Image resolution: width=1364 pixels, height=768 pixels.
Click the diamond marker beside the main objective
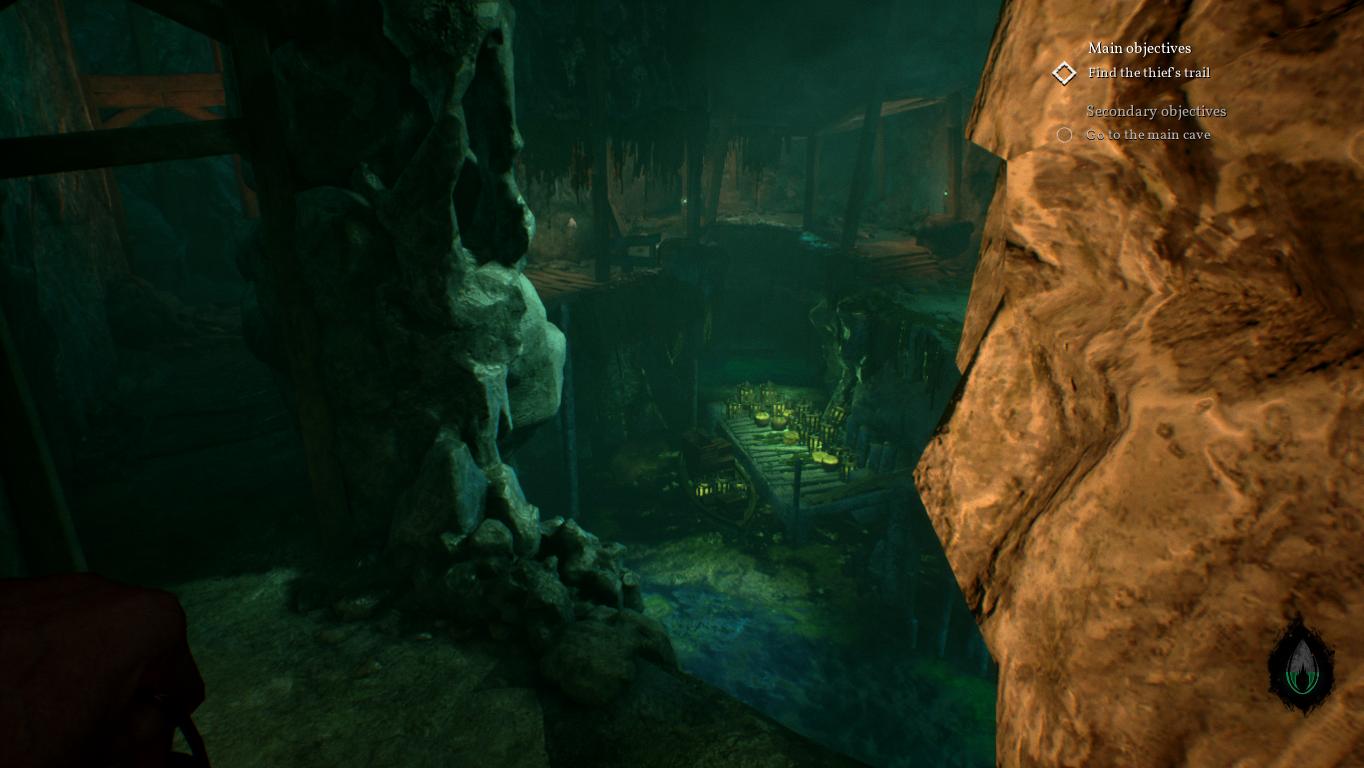(1064, 73)
